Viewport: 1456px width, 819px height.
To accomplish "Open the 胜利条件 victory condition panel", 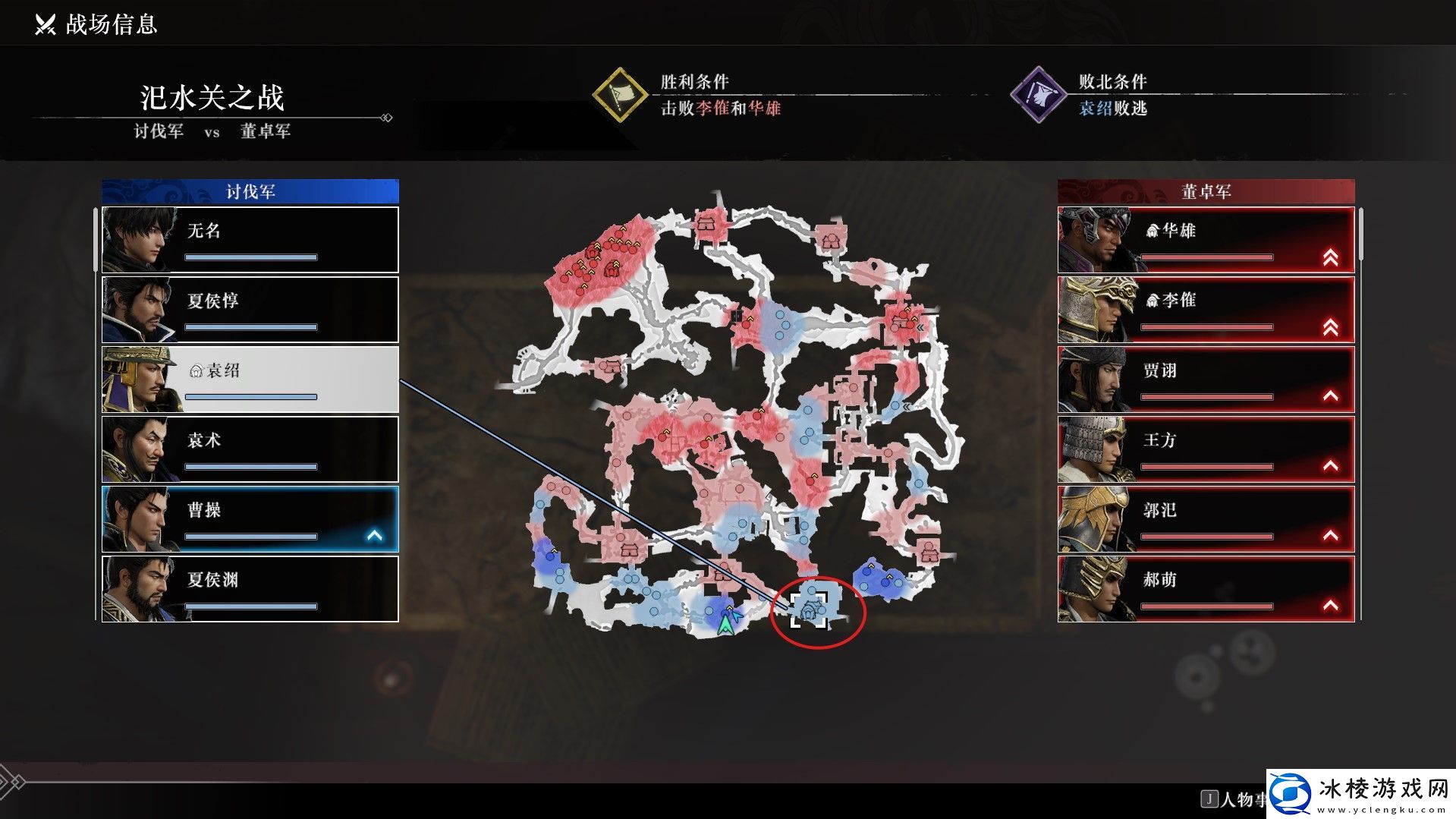I will point(687,95).
